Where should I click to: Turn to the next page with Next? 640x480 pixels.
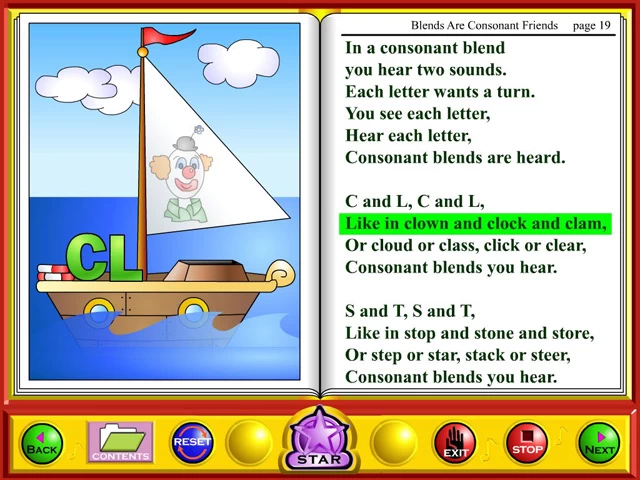click(x=599, y=443)
